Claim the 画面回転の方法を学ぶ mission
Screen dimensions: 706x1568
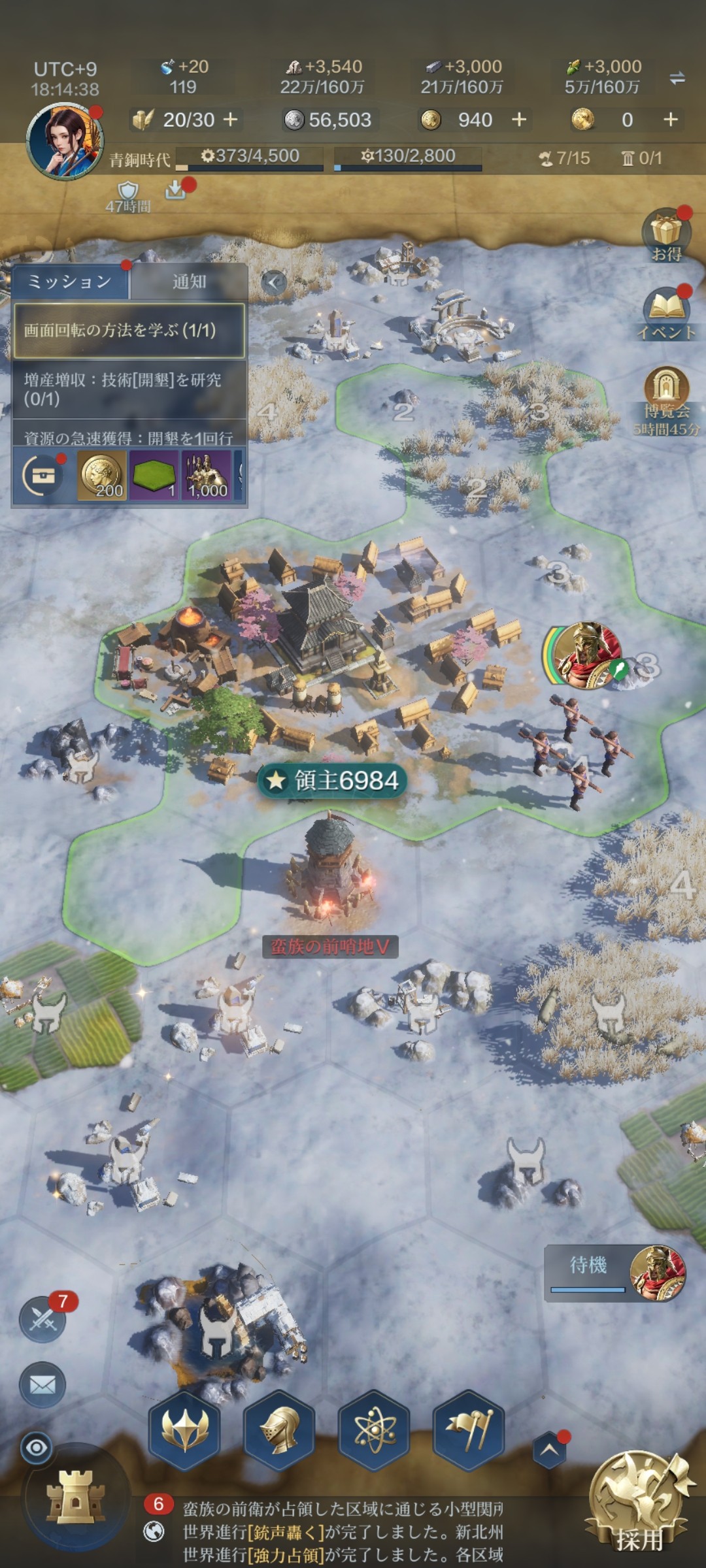coord(129,330)
